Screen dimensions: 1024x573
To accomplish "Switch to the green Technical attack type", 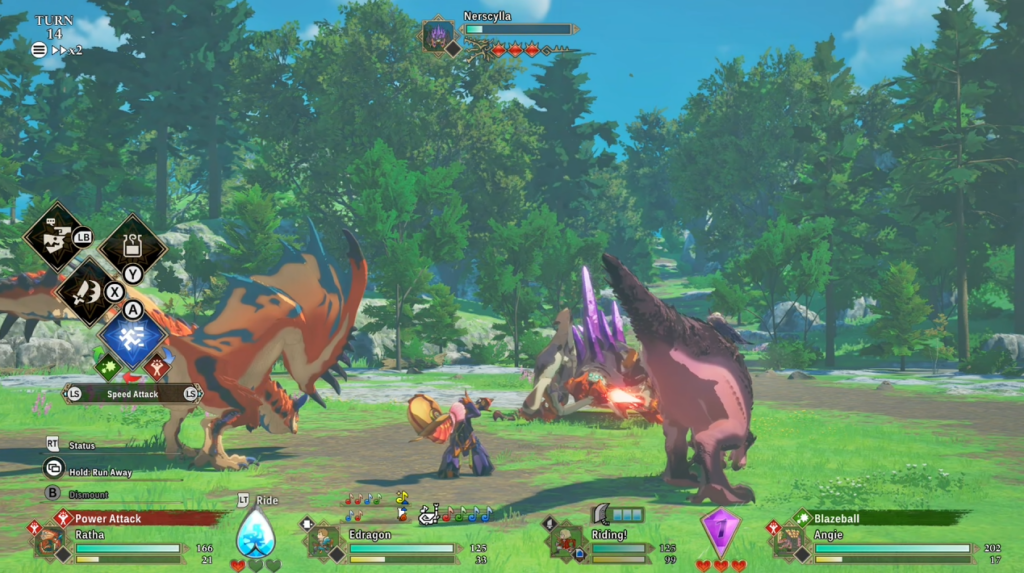I will coord(109,367).
